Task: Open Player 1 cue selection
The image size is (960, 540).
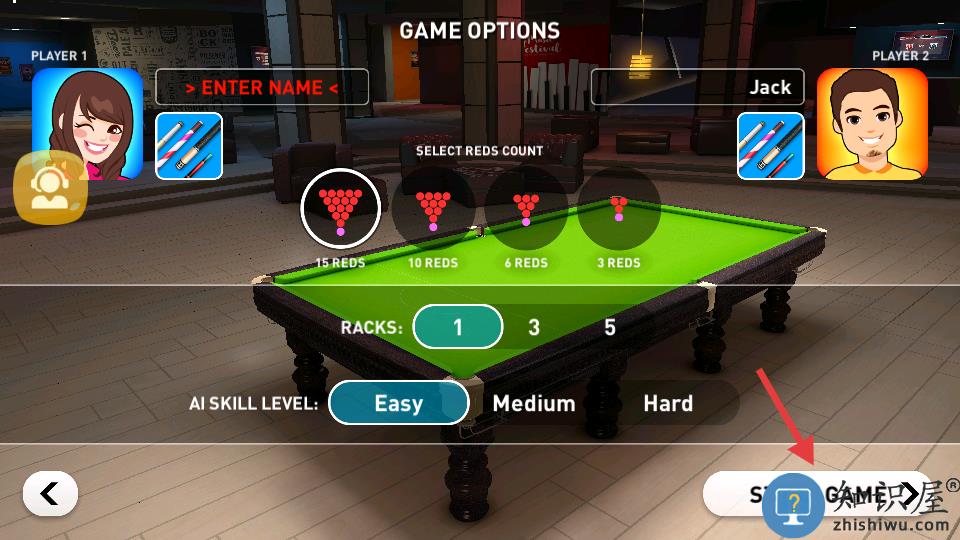Action: click(189, 146)
